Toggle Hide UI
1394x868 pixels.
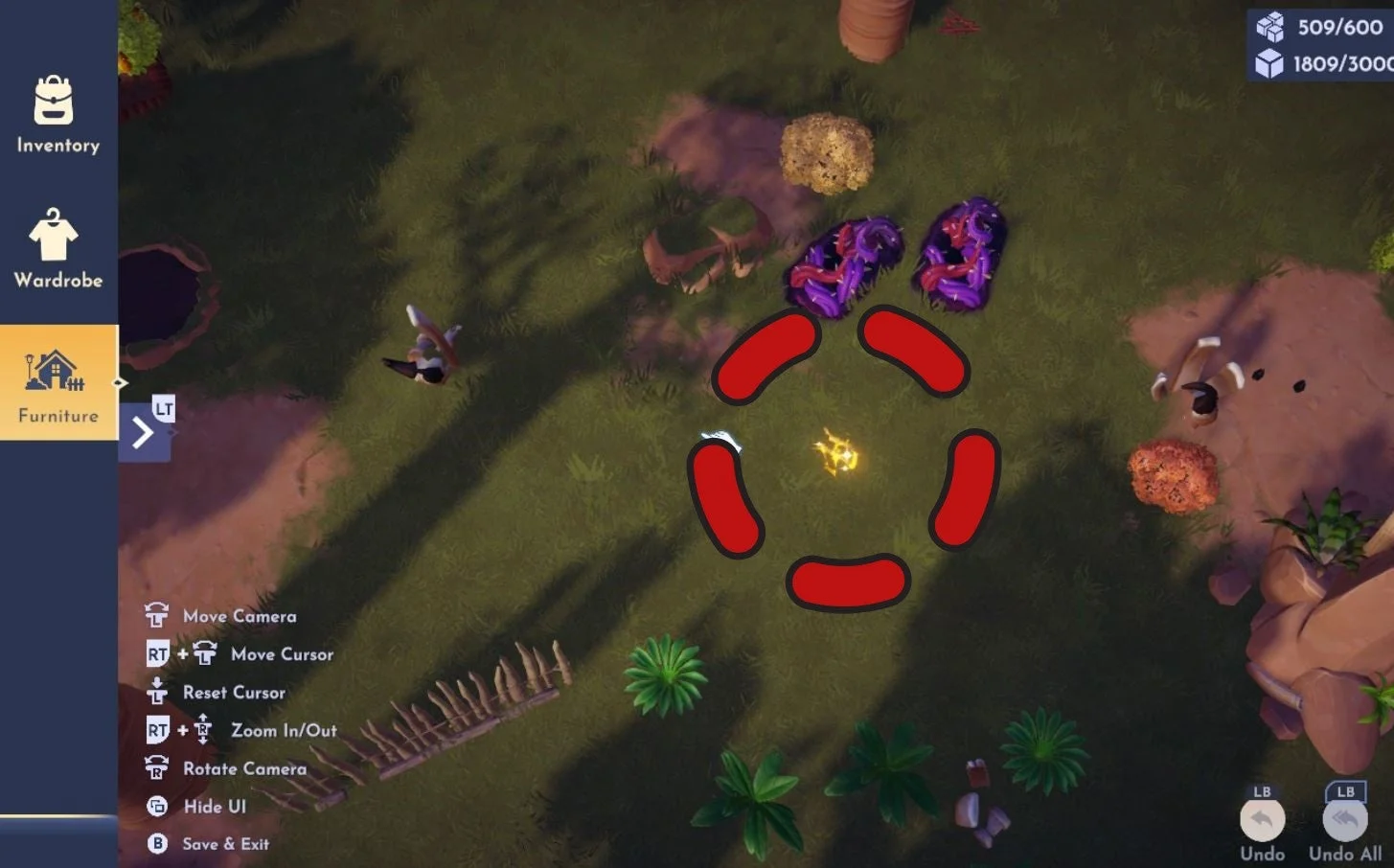click(155, 806)
